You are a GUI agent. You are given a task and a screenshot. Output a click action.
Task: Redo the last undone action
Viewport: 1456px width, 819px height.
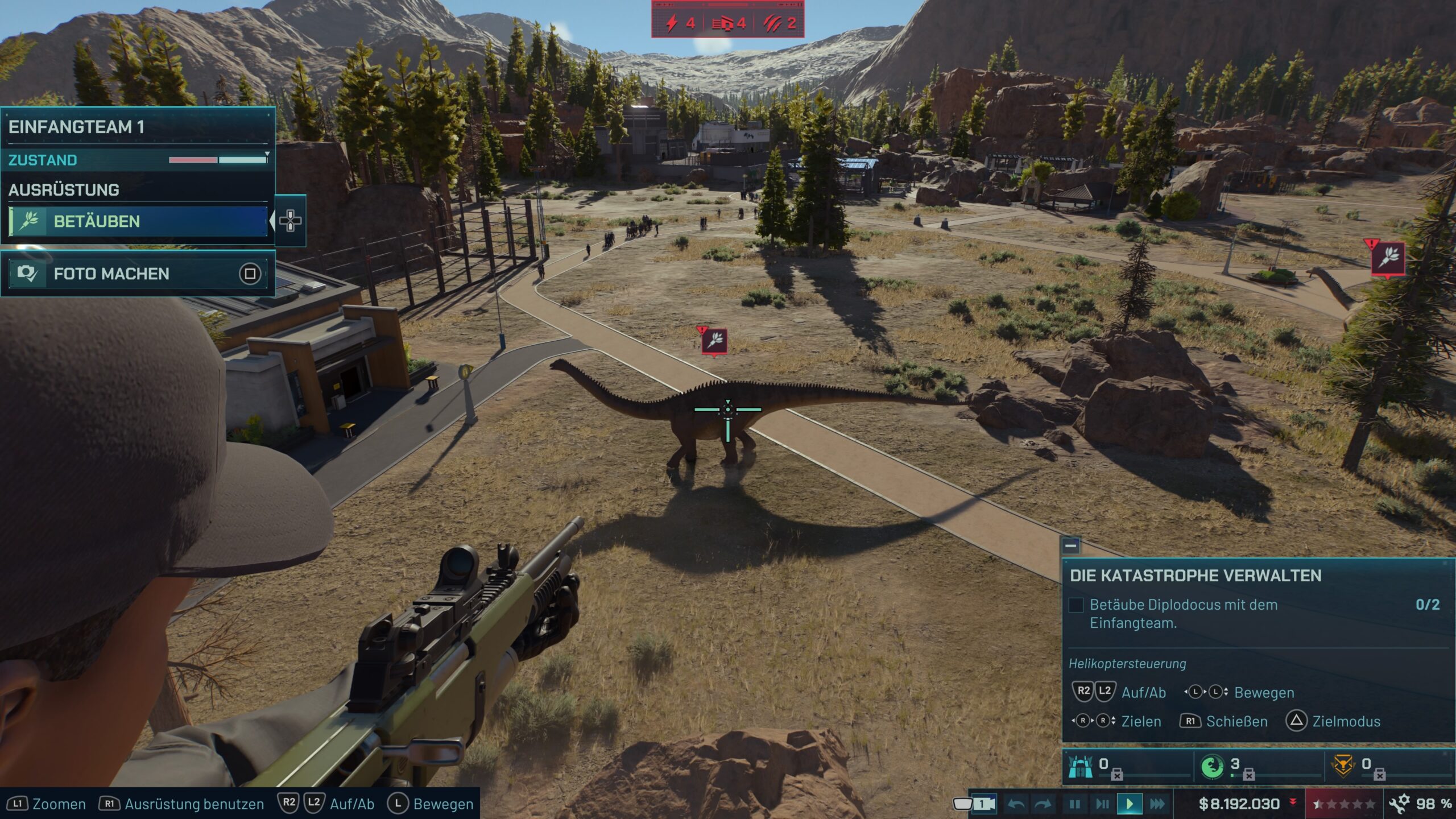1044,804
